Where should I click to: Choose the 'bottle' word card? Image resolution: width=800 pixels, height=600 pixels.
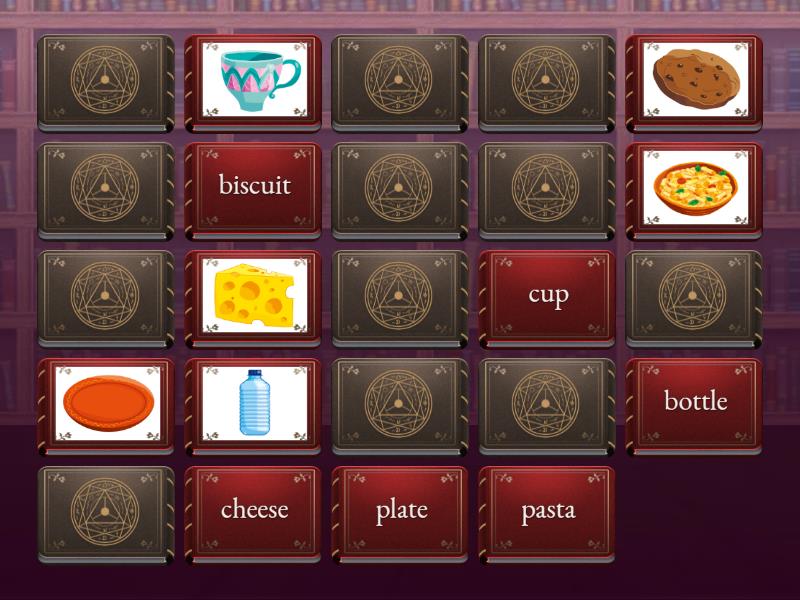(x=694, y=402)
